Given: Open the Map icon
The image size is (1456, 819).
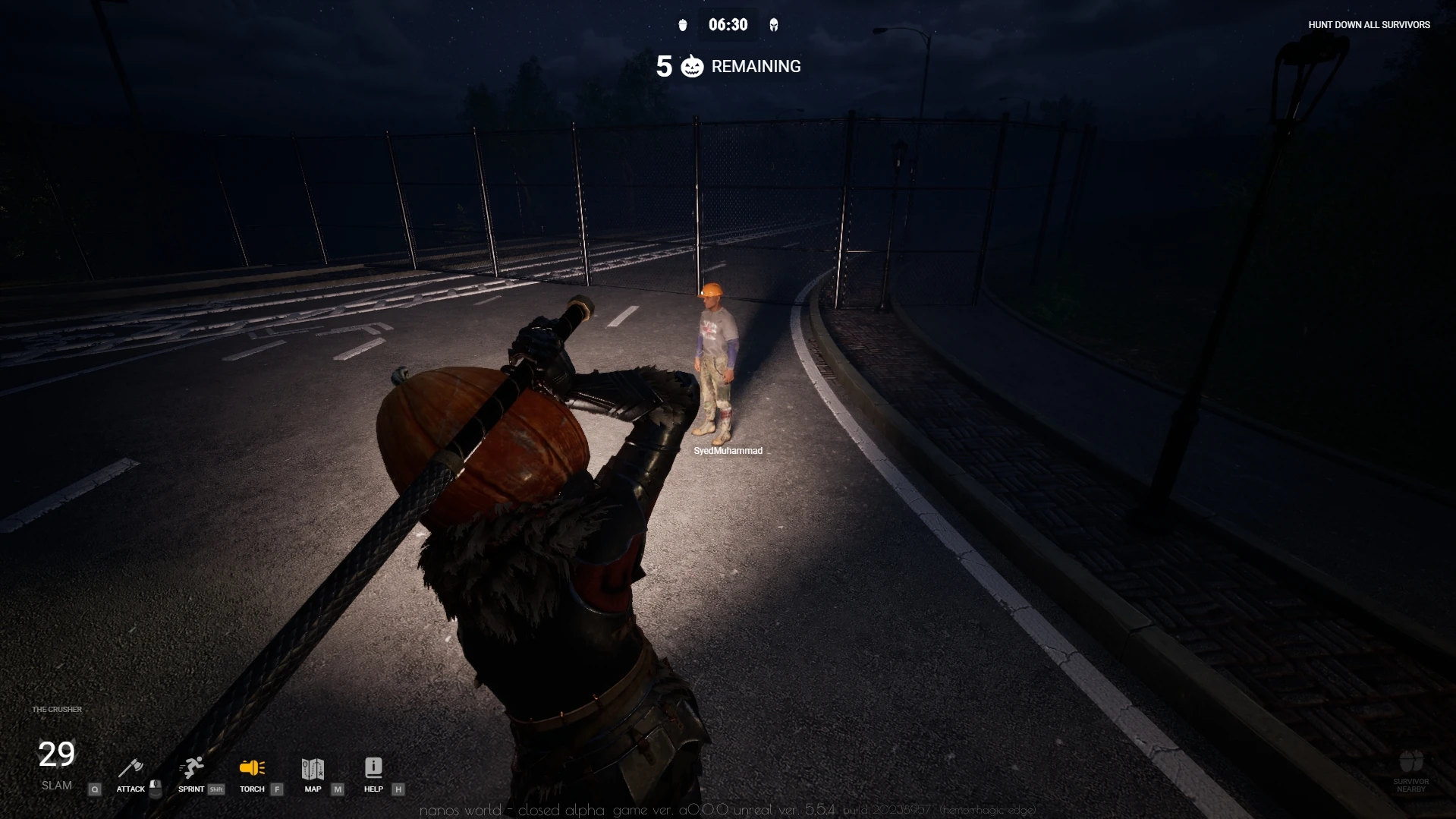Looking at the screenshot, I should coord(313,768).
